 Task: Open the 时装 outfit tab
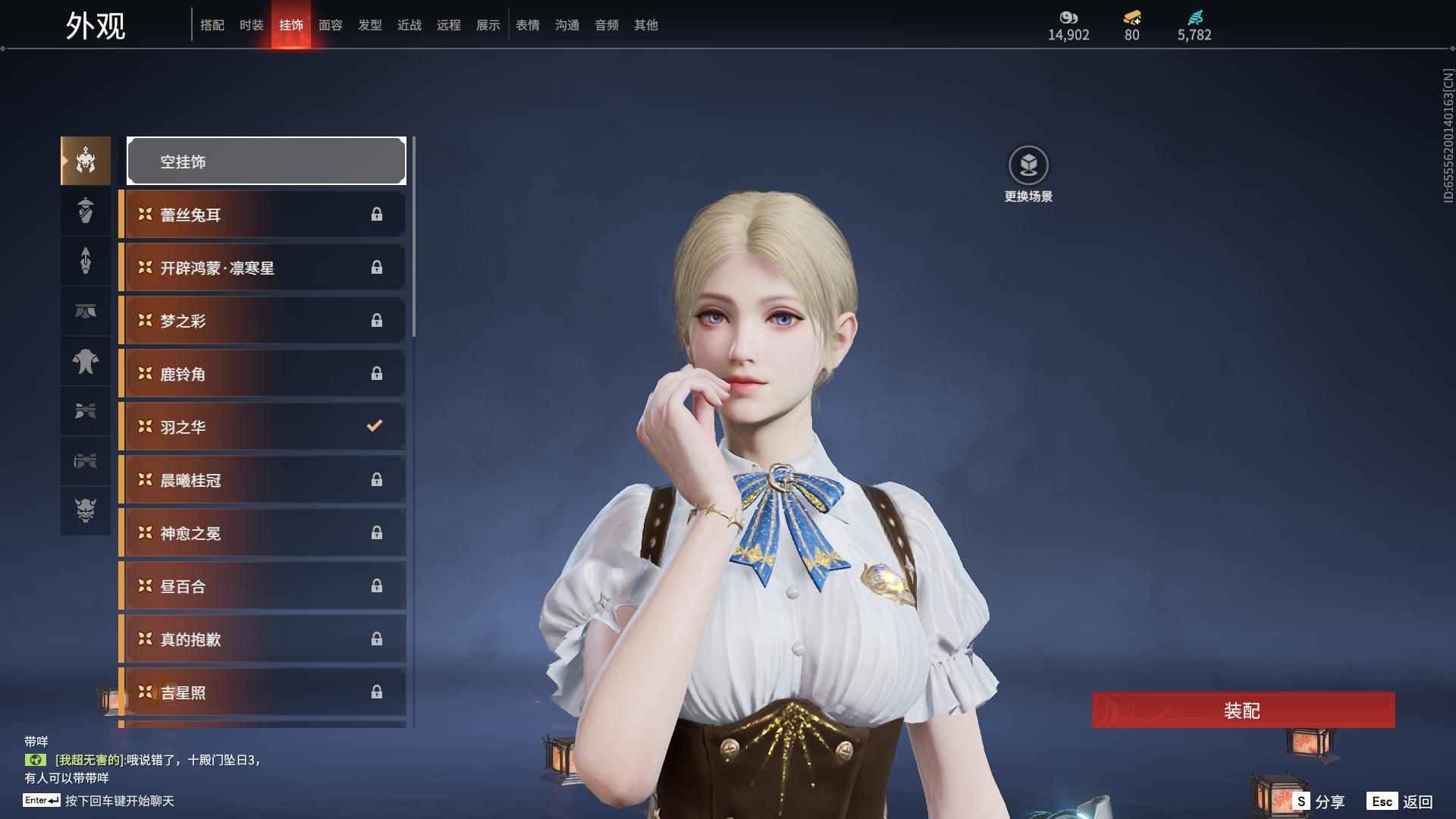point(252,25)
